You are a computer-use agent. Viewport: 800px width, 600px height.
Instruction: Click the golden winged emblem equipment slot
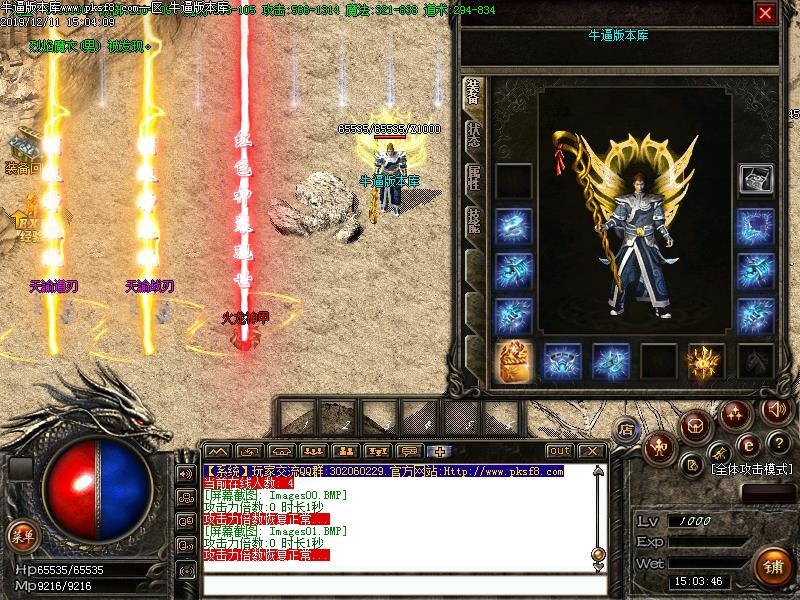(x=705, y=361)
